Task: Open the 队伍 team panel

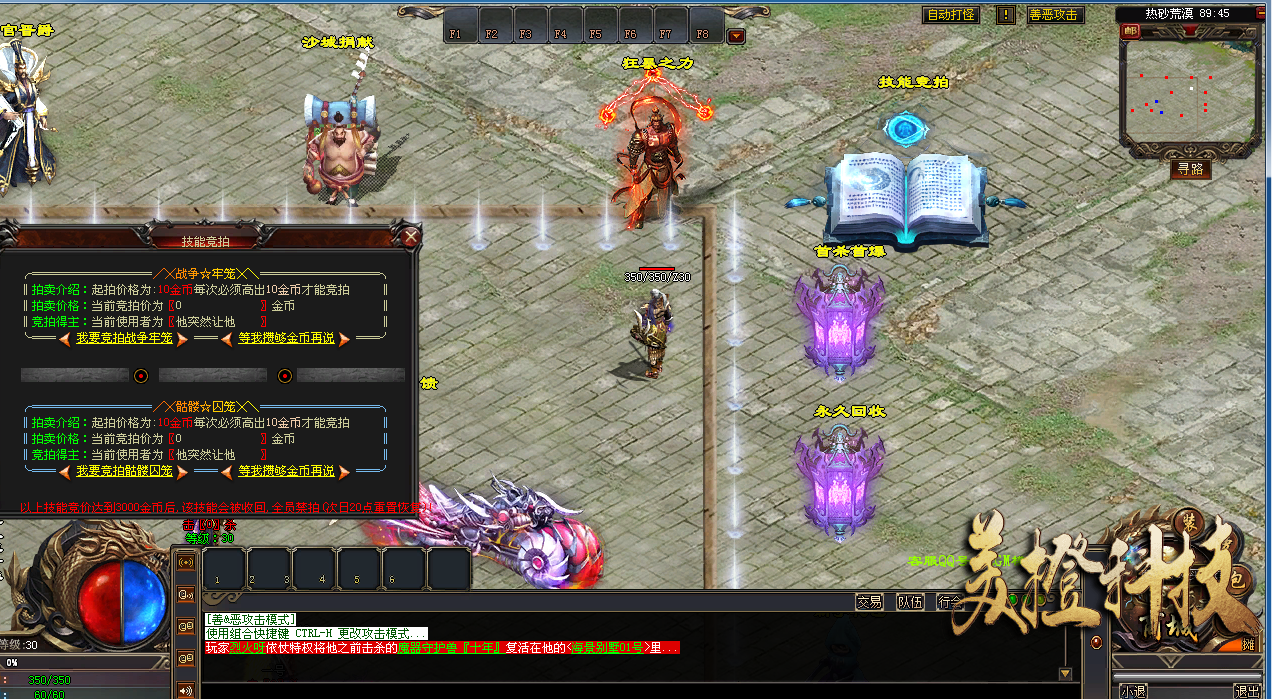Action: tap(909, 602)
